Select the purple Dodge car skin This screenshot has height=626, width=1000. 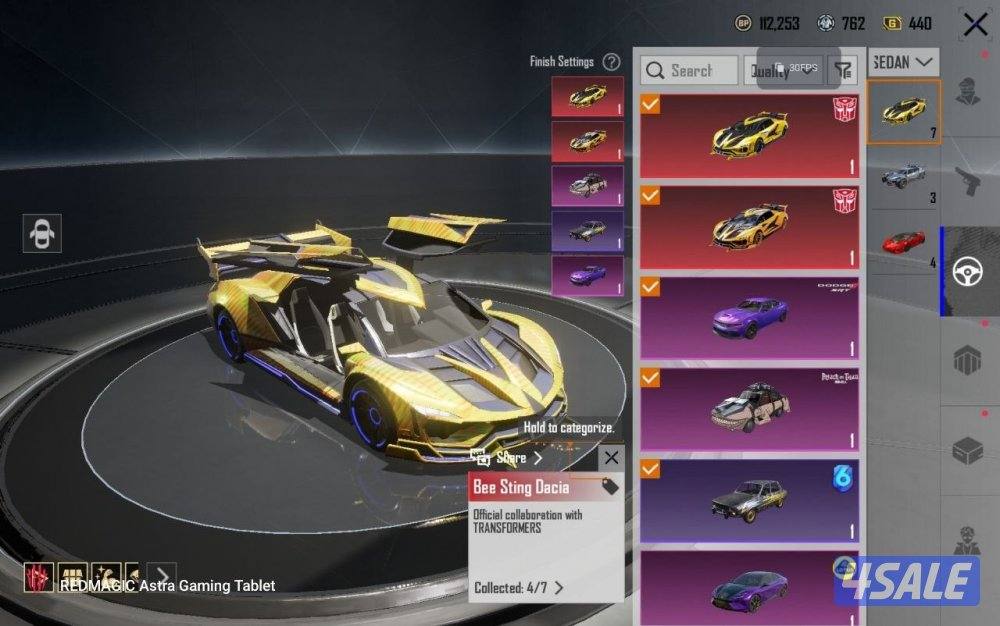[749, 319]
